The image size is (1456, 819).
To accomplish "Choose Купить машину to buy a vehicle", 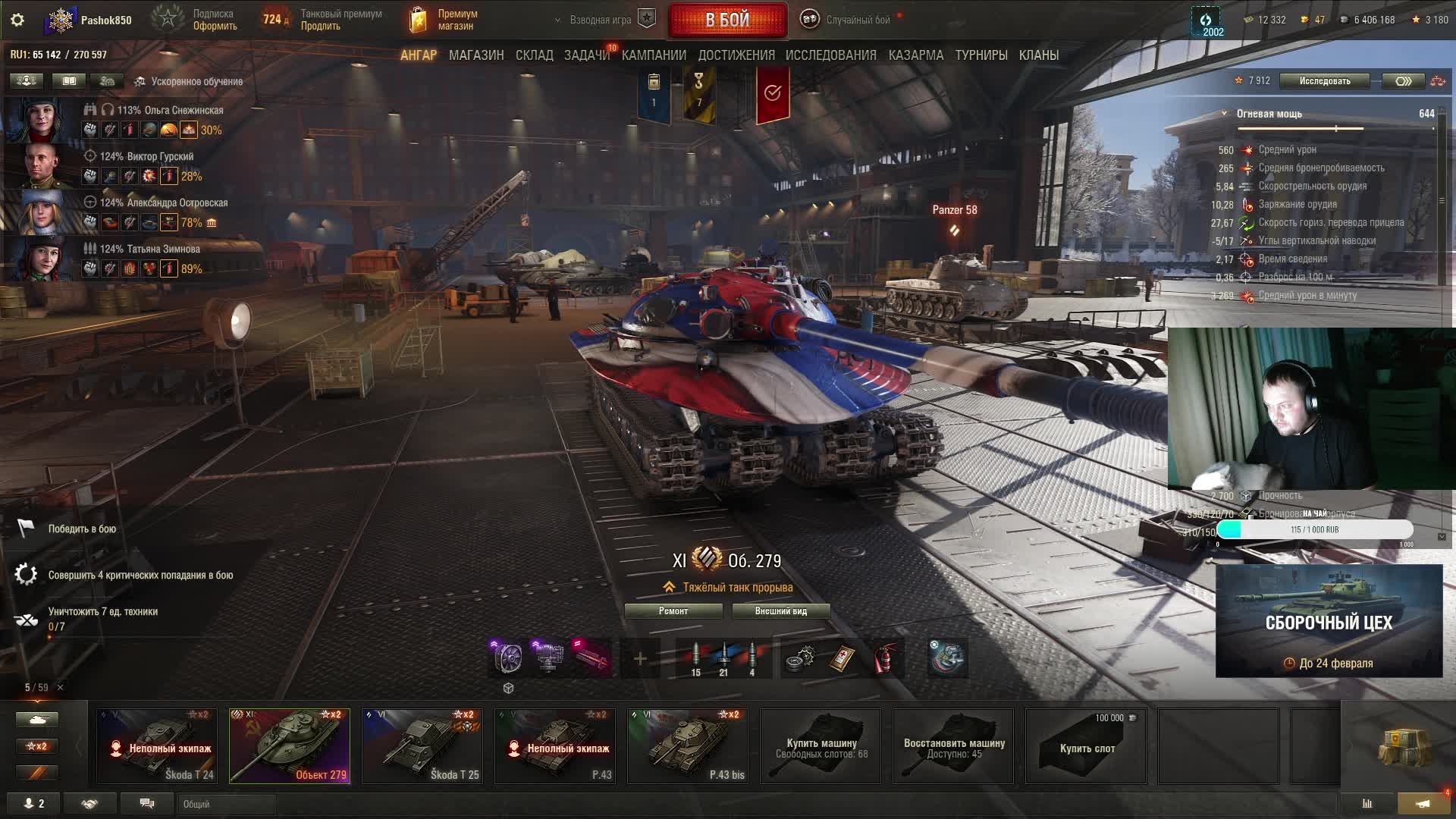I will [821, 745].
